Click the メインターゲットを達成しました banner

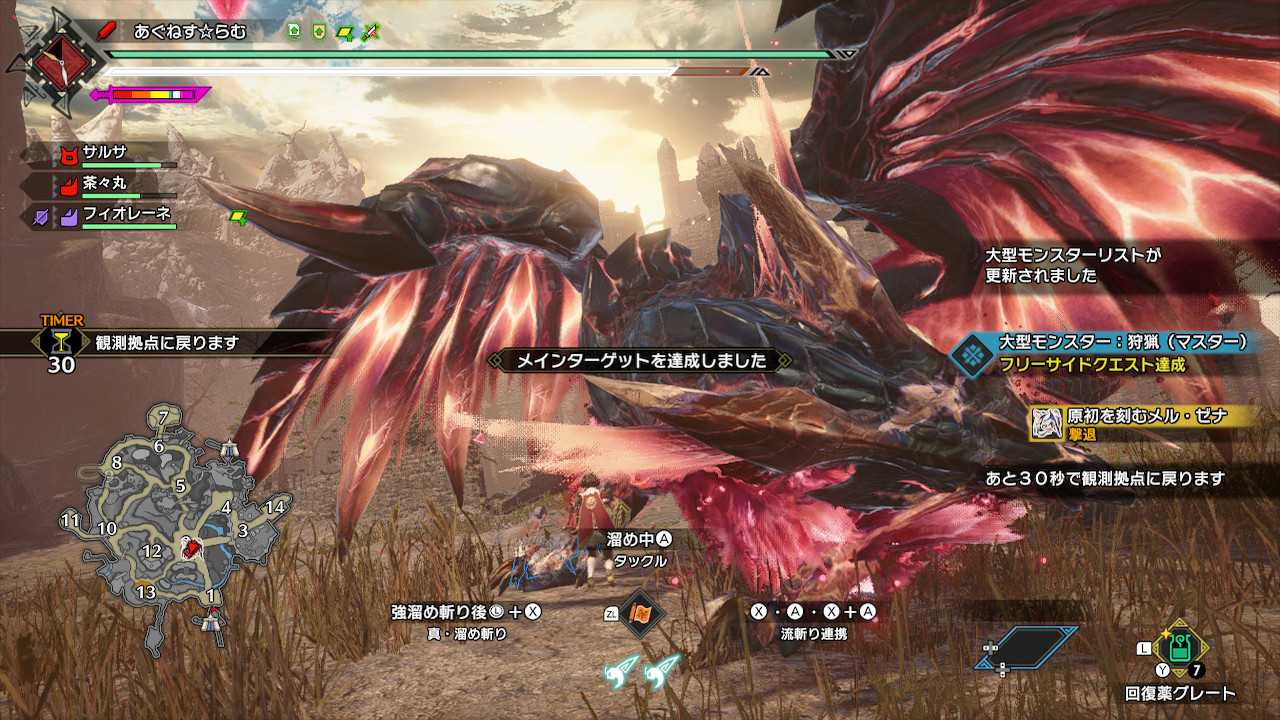(640, 360)
